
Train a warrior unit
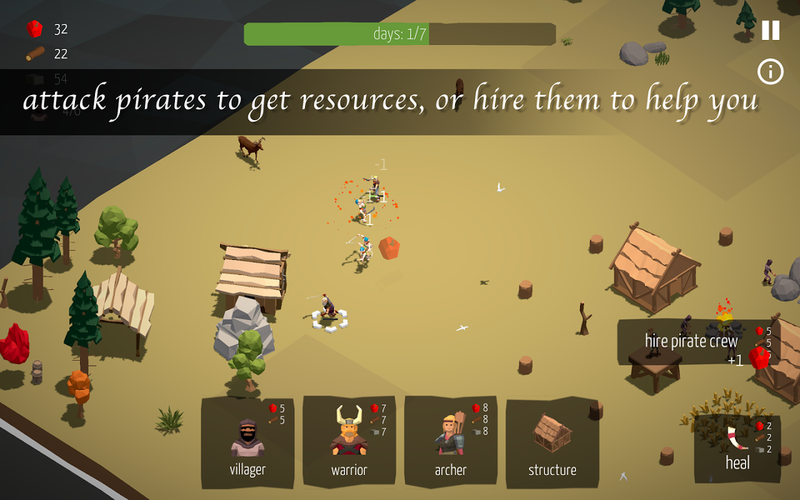[350, 441]
